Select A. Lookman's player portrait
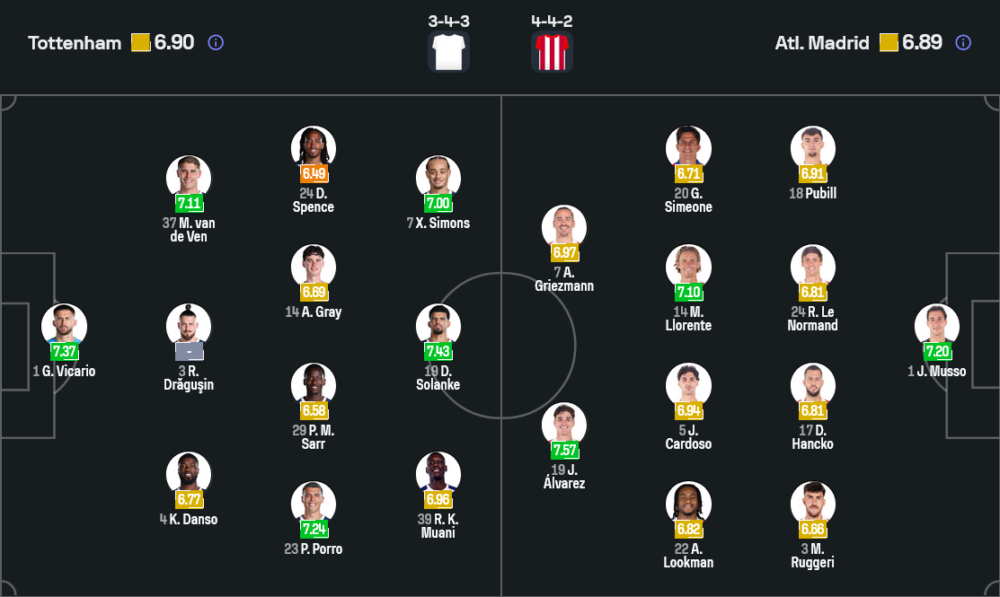This screenshot has height=597, width=1000. (x=688, y=504)
